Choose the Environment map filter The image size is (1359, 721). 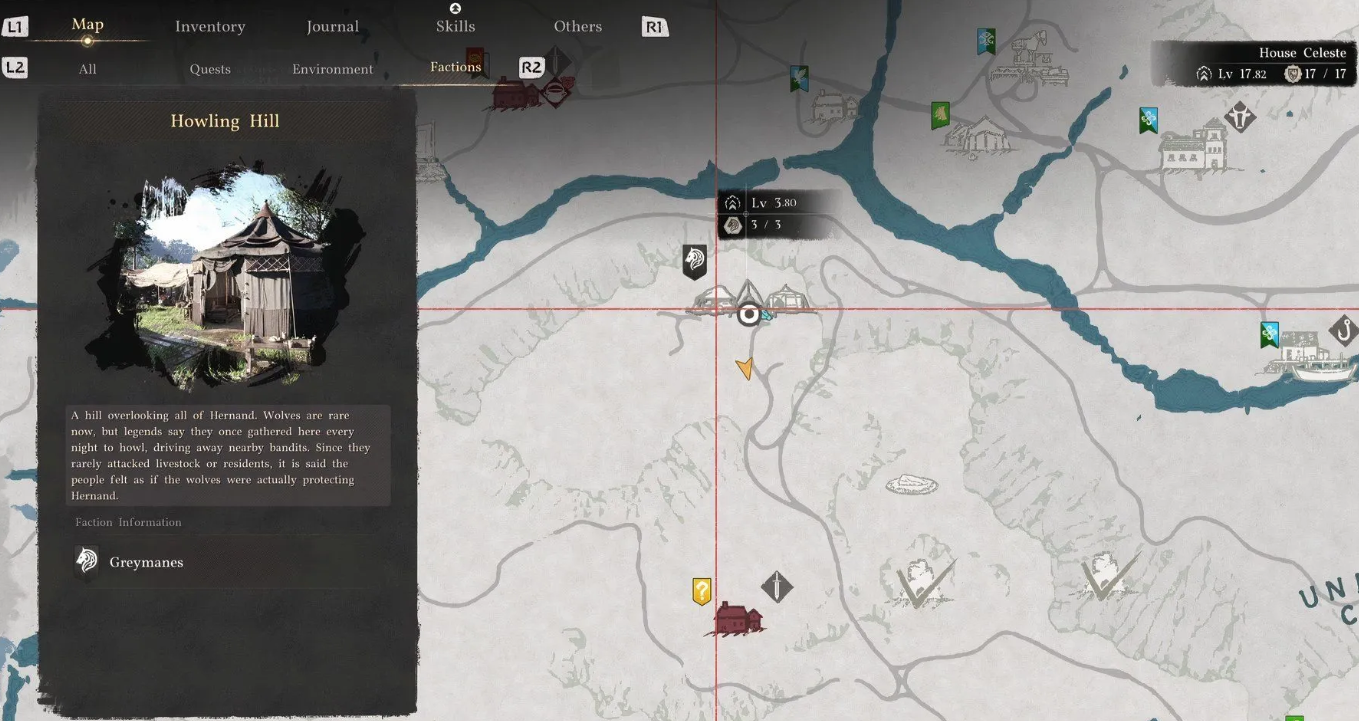pos(333,69)
